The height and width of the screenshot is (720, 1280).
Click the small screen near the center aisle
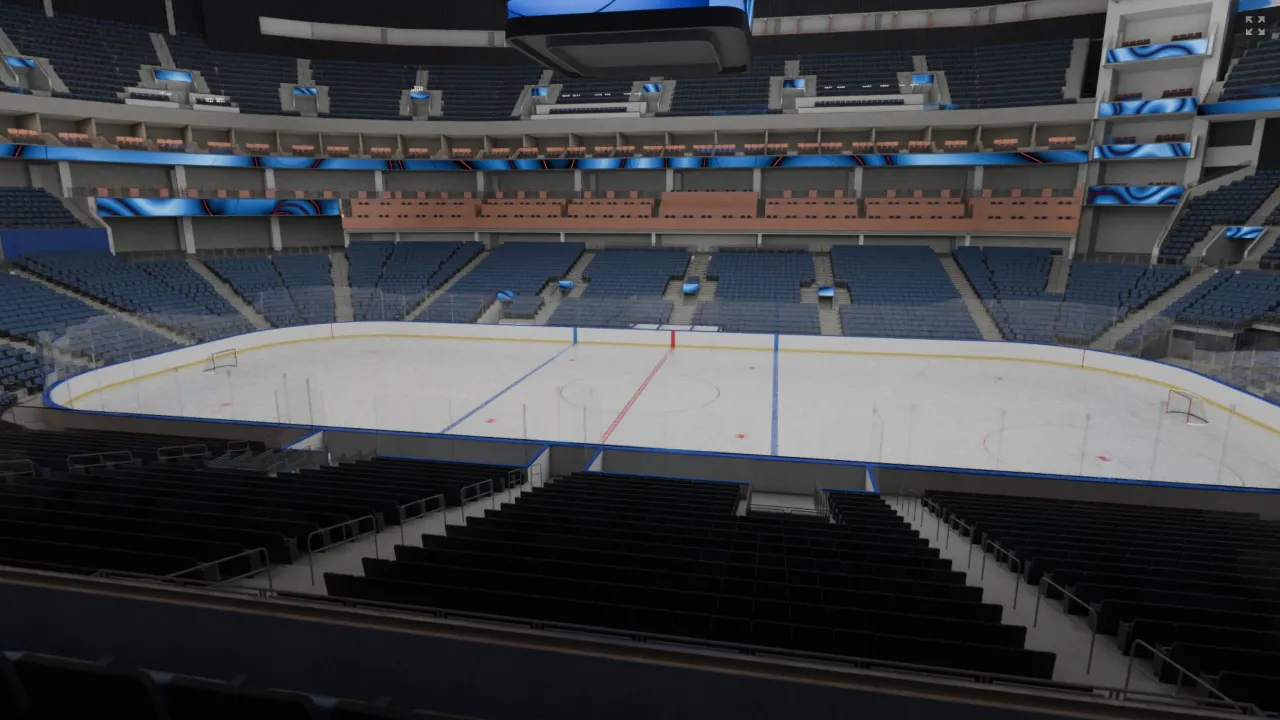click(x=688, y=288)
